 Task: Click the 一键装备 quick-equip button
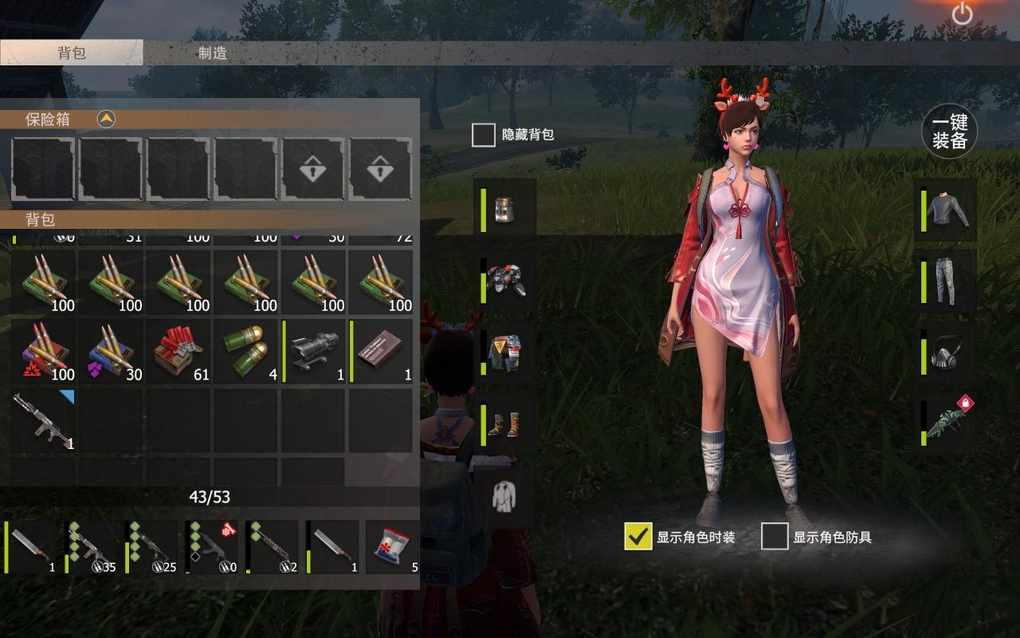pyautogui.click(x=949, y=131)
